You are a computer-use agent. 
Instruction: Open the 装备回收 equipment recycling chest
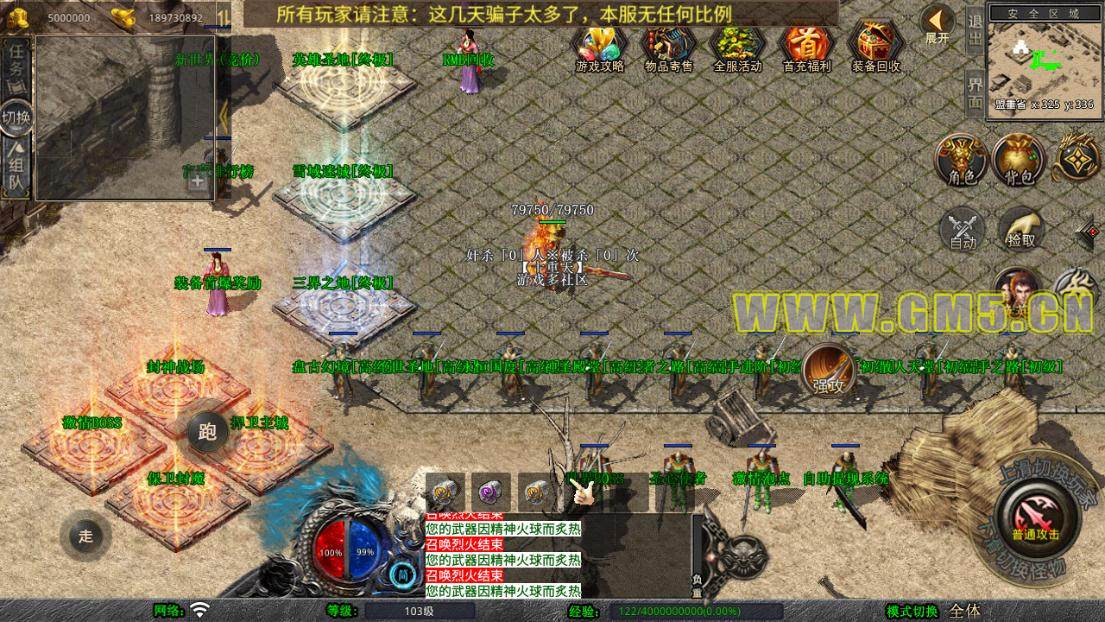point(876,47)
